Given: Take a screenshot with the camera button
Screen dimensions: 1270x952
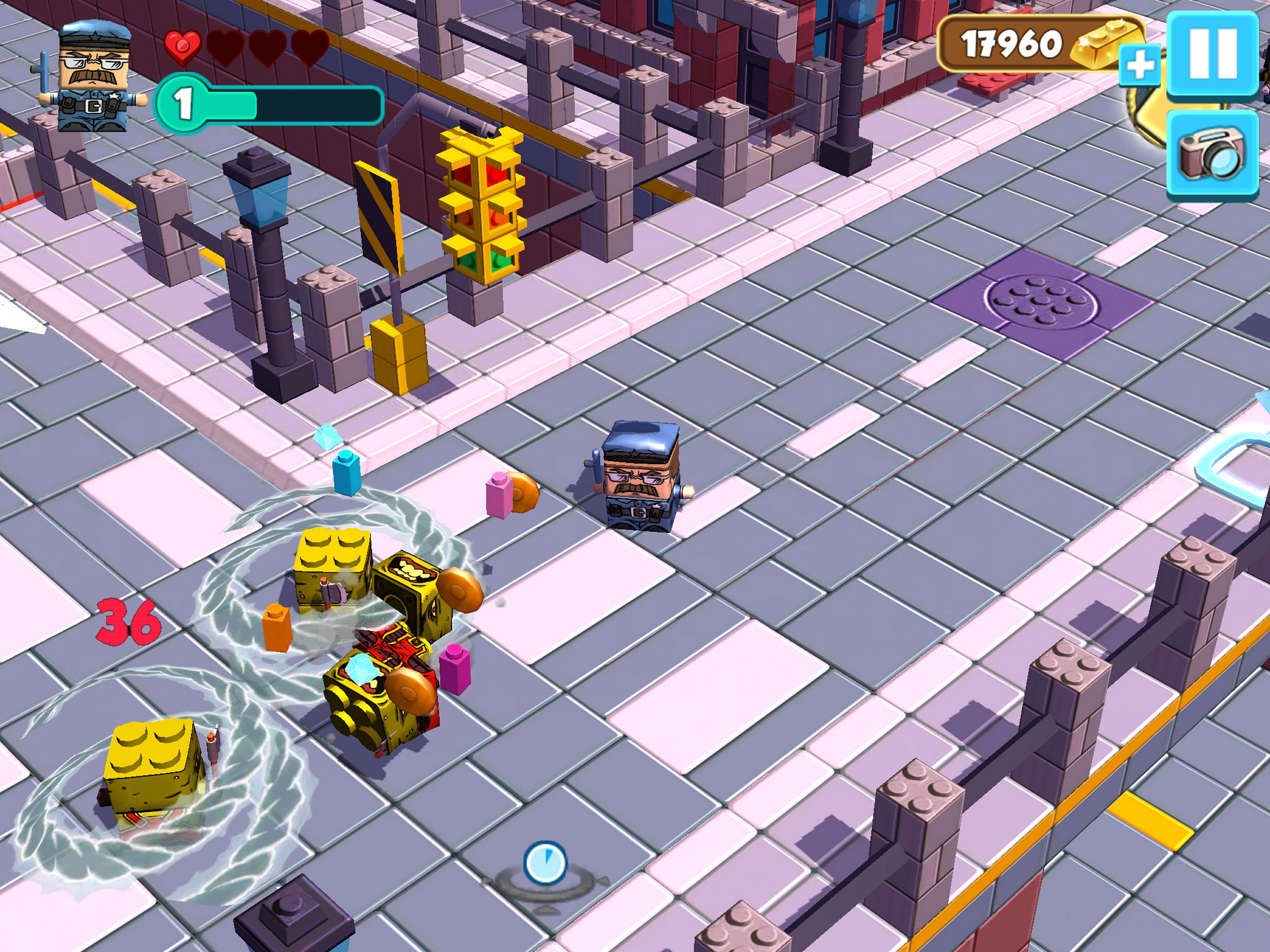Looking at the screenshot, I should pyautogui.click(x=1212, y=154).
